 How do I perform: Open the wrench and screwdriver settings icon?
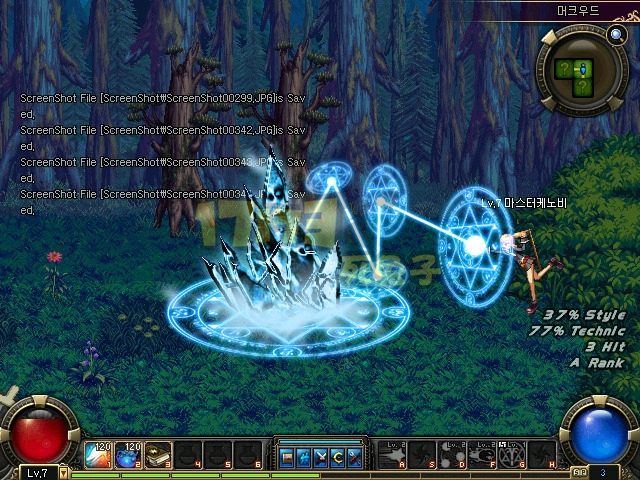tap(354, 458)
